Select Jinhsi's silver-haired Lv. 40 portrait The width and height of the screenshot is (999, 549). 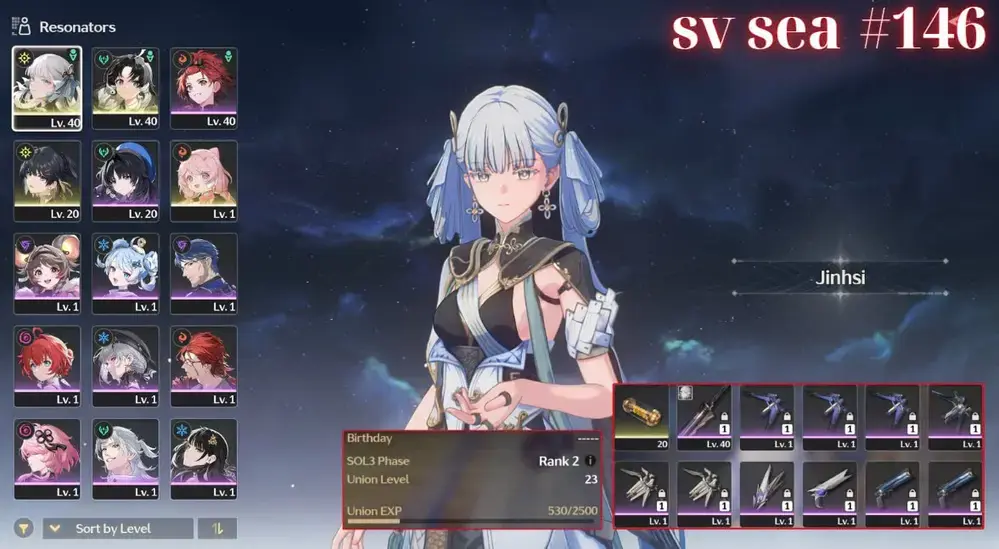coord(47,87)
